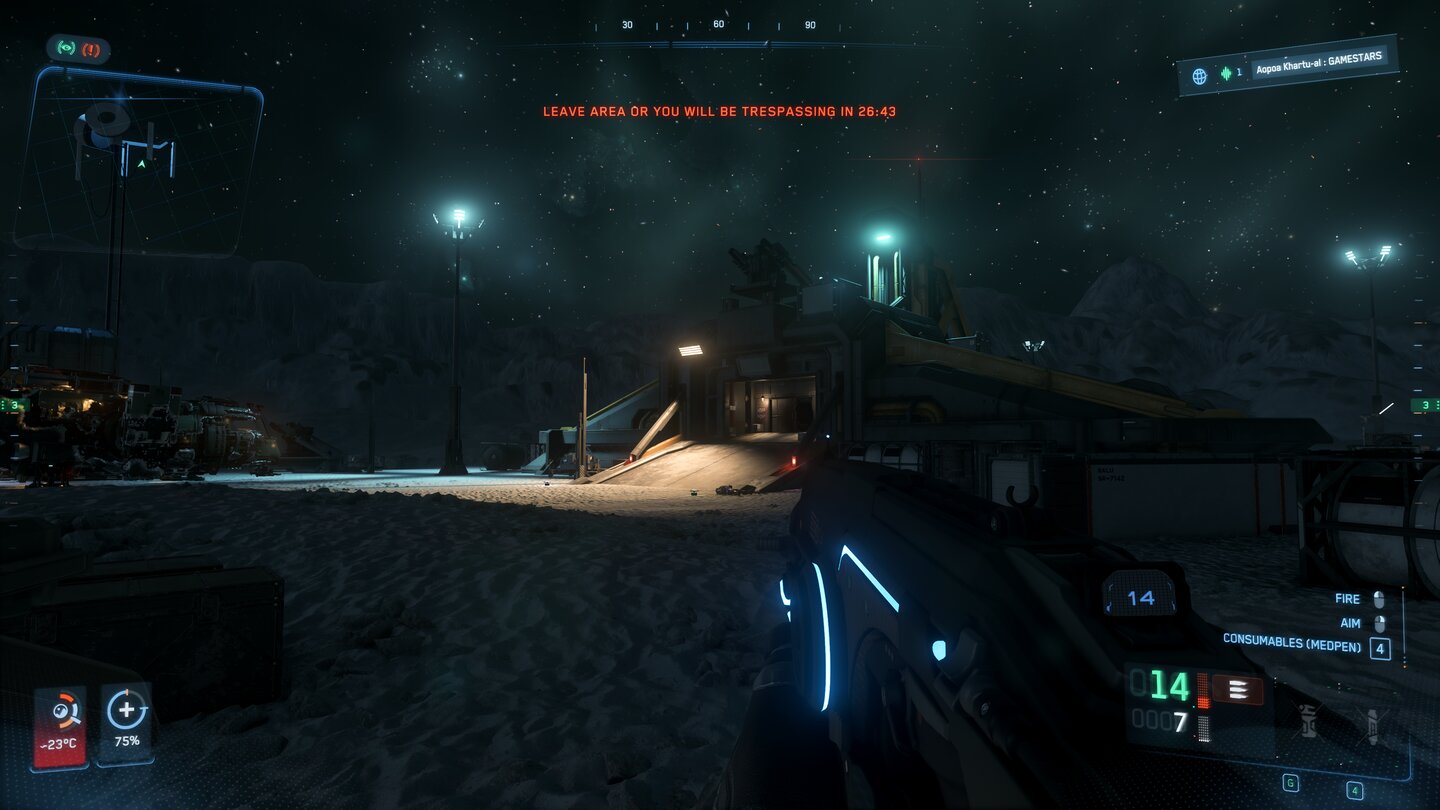This screenshot has height=810, width=1440.
Task: Select the left crossed-out gadget slot icon
Action: pyautogui.click(x=1309, y=722)
